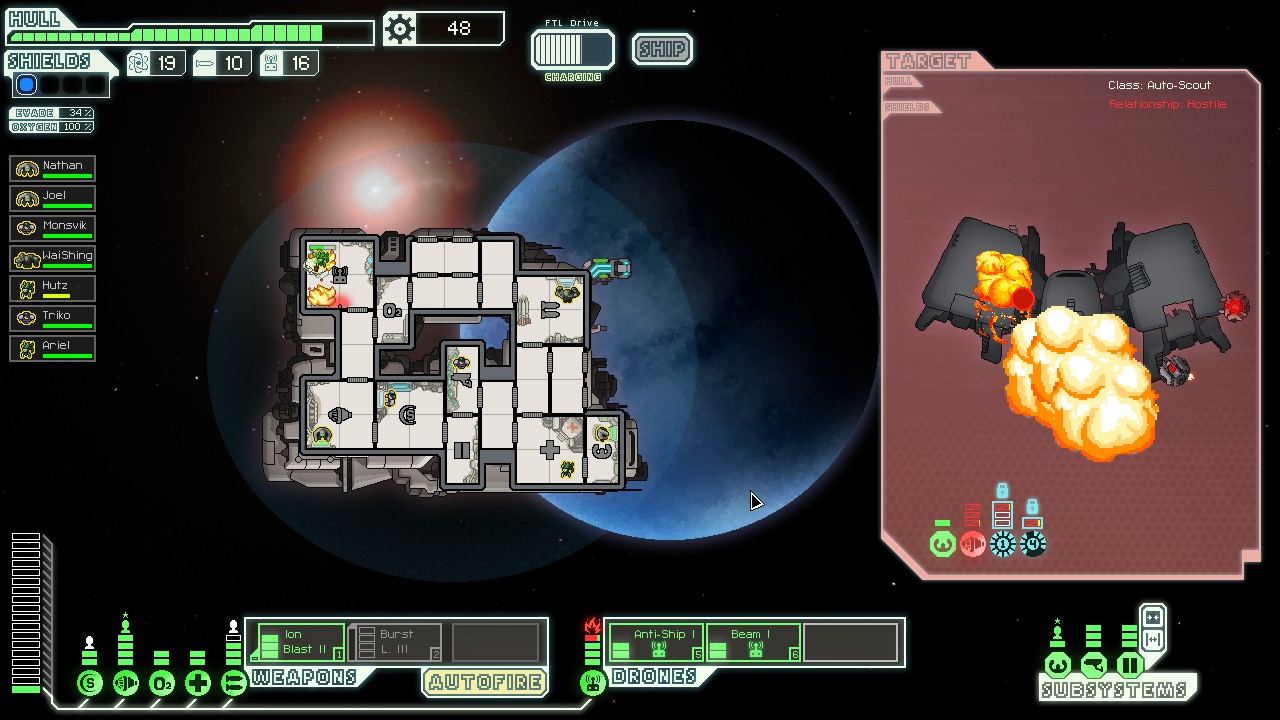Screen dimensions: 1280x720
Task: Select crew member WaiShing
Action: (53, 258)
